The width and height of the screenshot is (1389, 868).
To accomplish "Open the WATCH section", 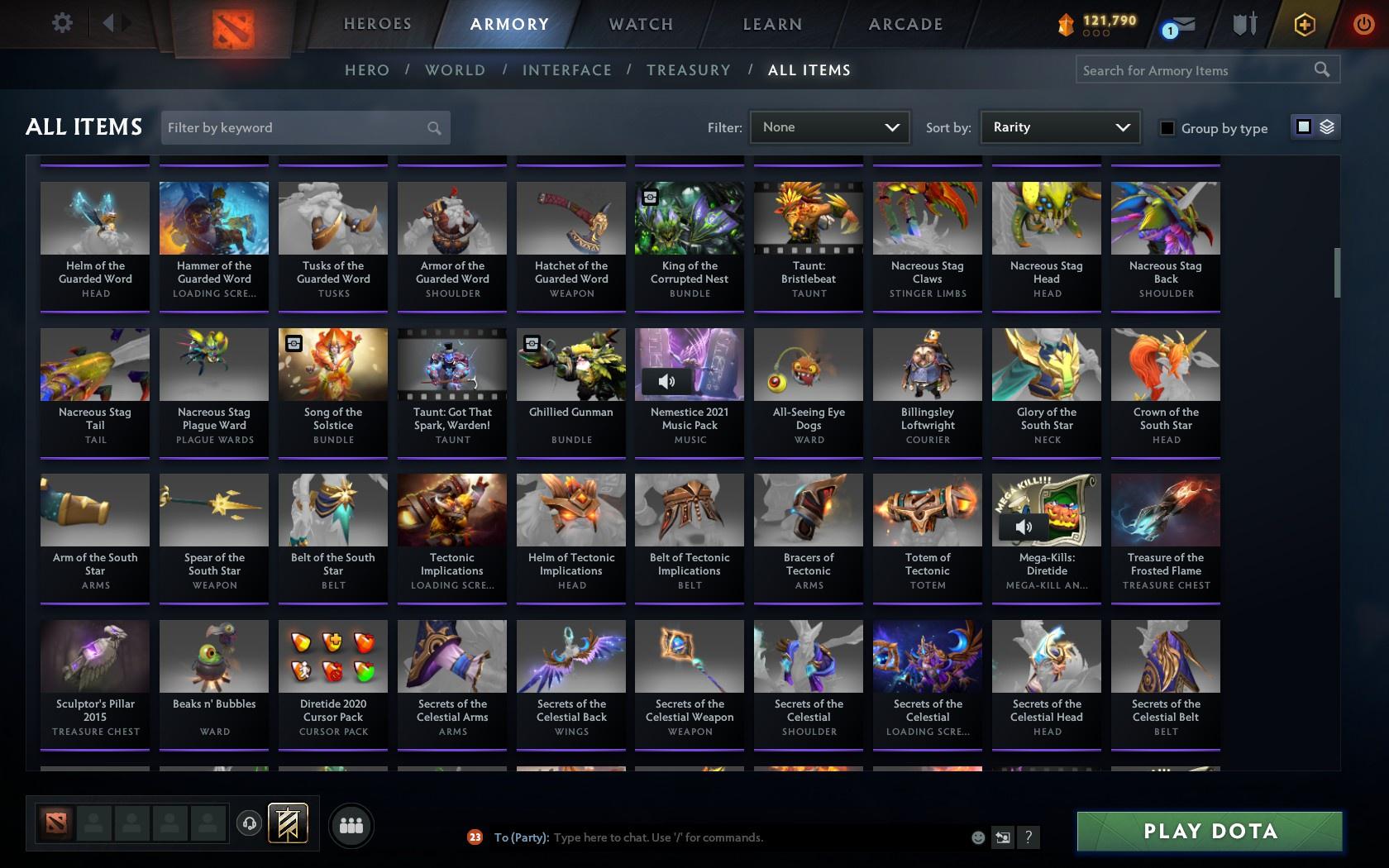I will [640, 24].
